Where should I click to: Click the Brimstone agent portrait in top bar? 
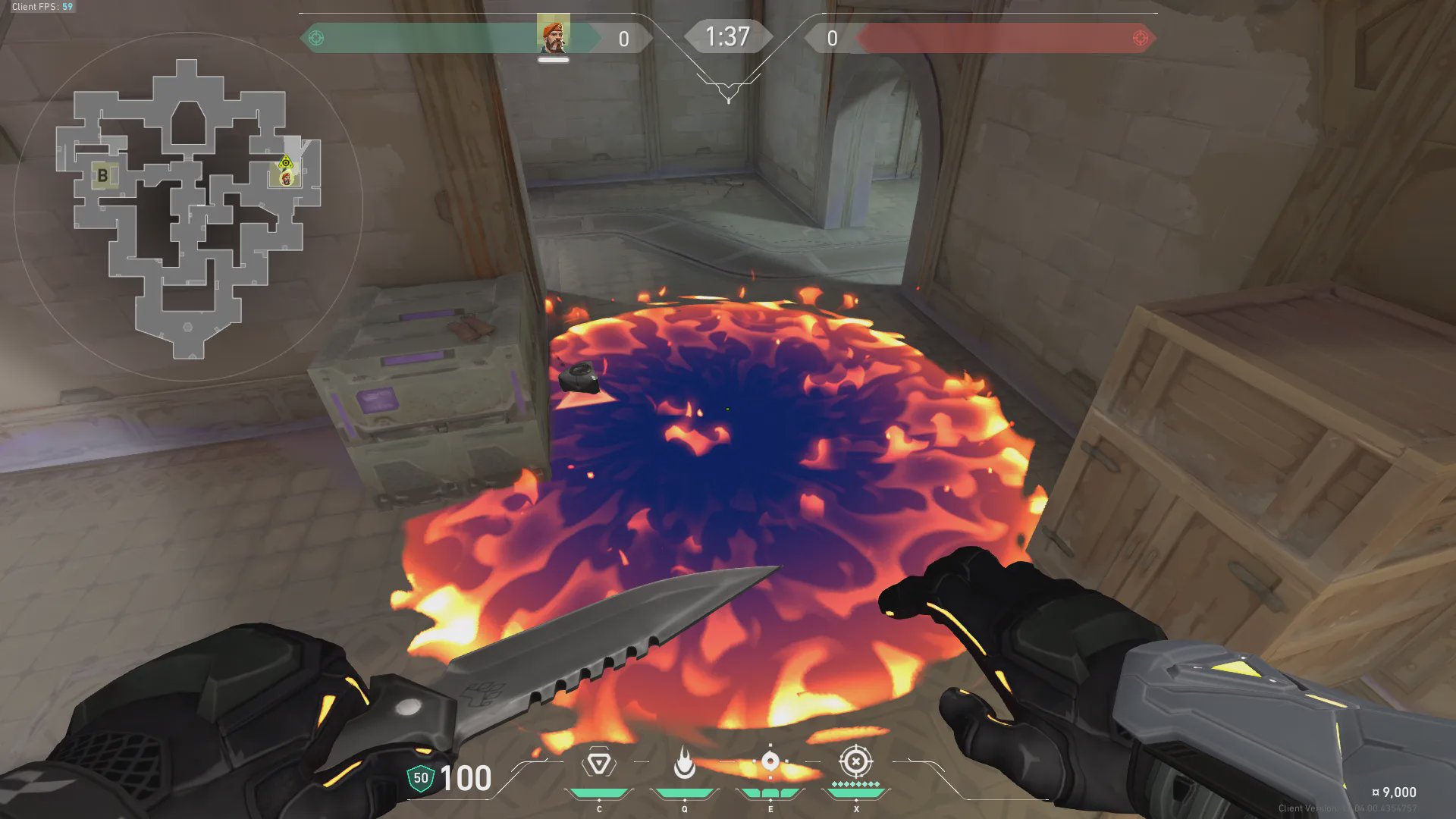(553, 36)
